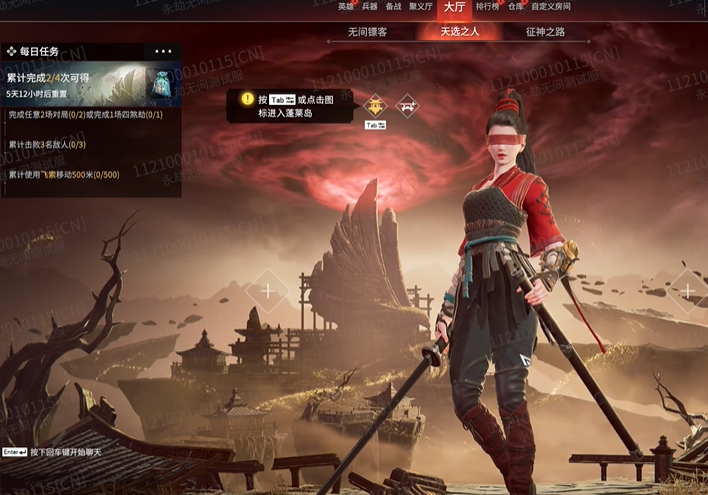Add a teammate in the right plus slot
This screenshot has height=495, width=708.
coord(688,290)
